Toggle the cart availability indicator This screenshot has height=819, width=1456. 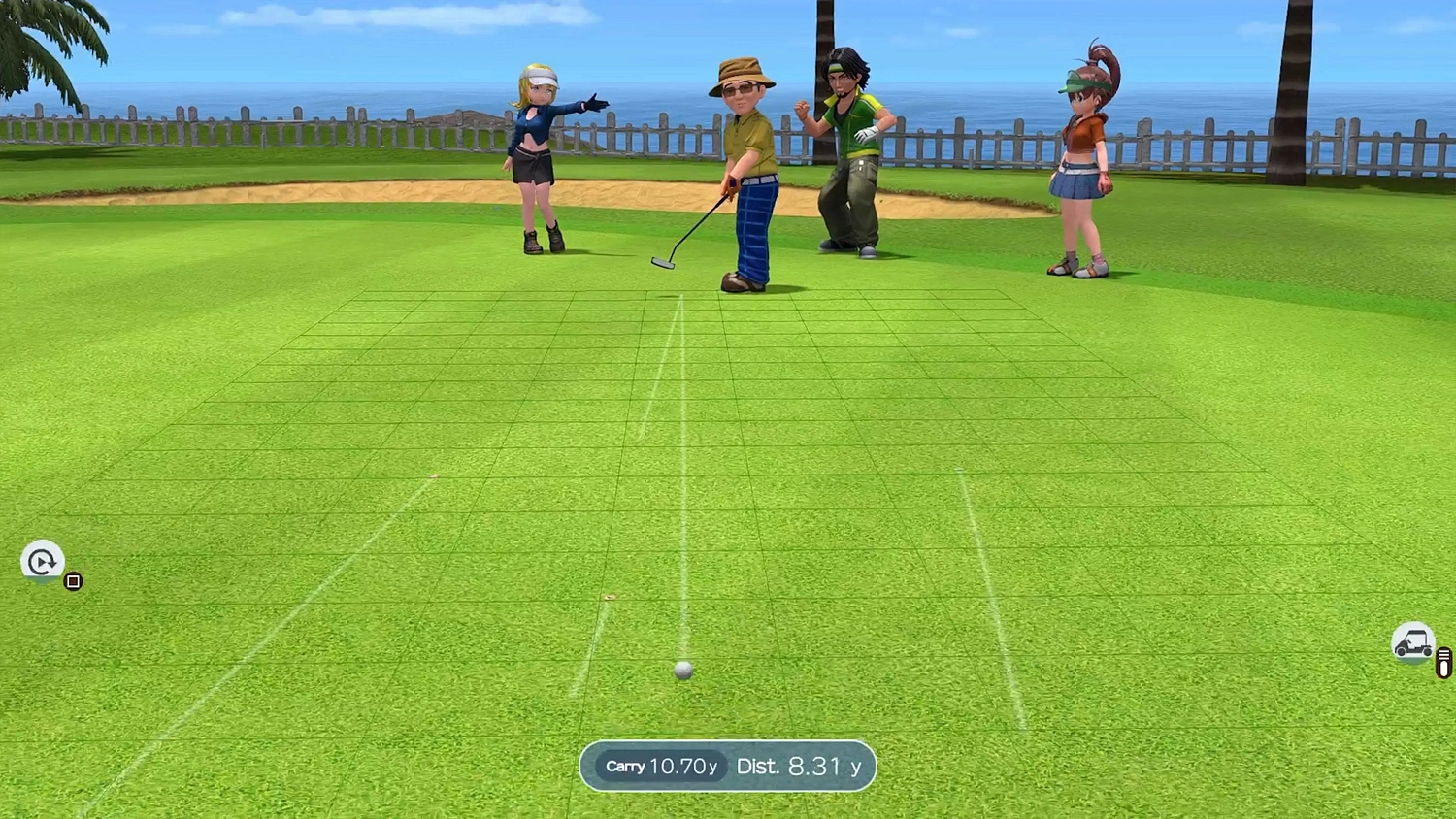point(1414,643)
